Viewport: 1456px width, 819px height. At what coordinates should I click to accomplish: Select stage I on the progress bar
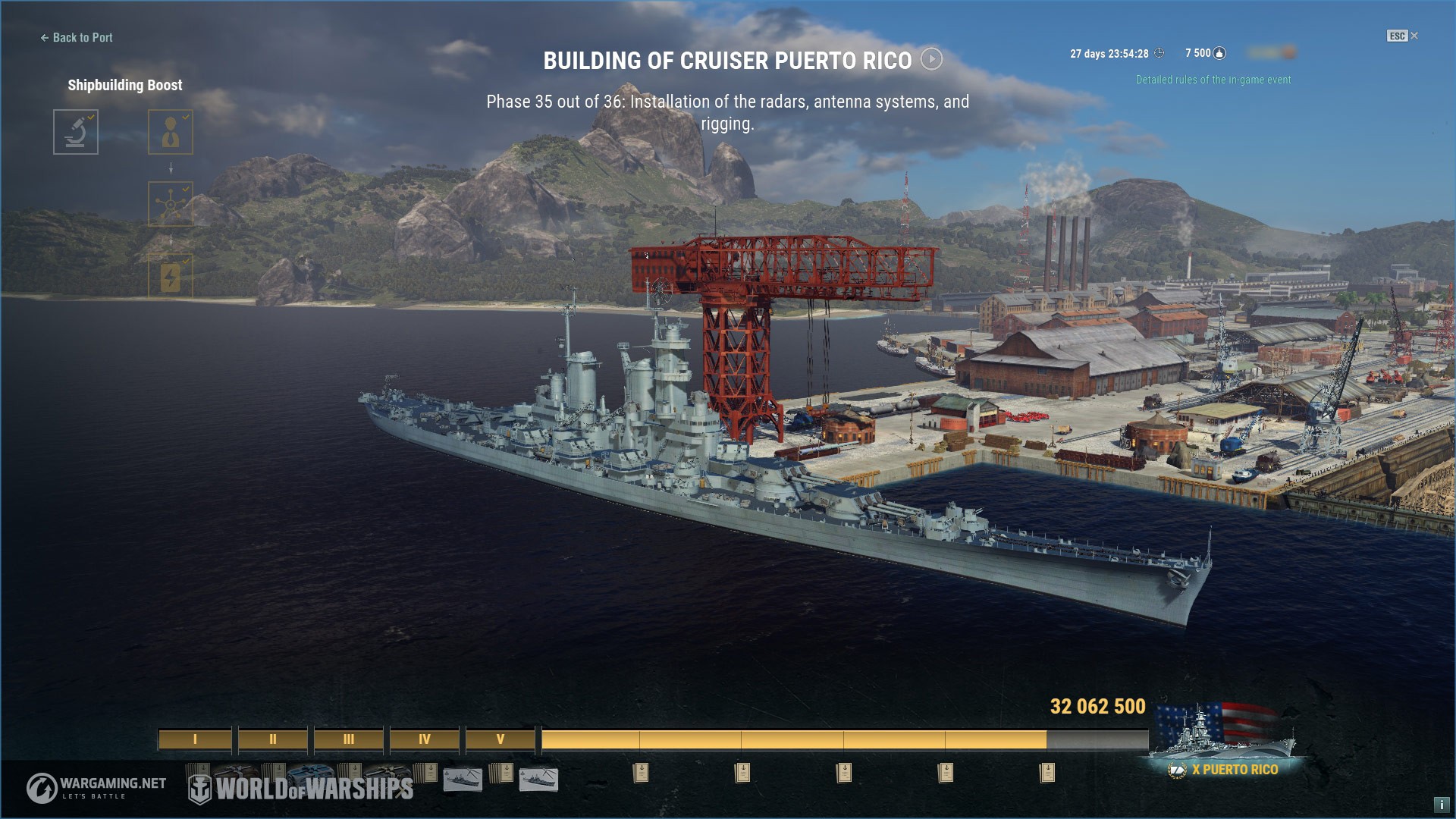pos(195,739)
